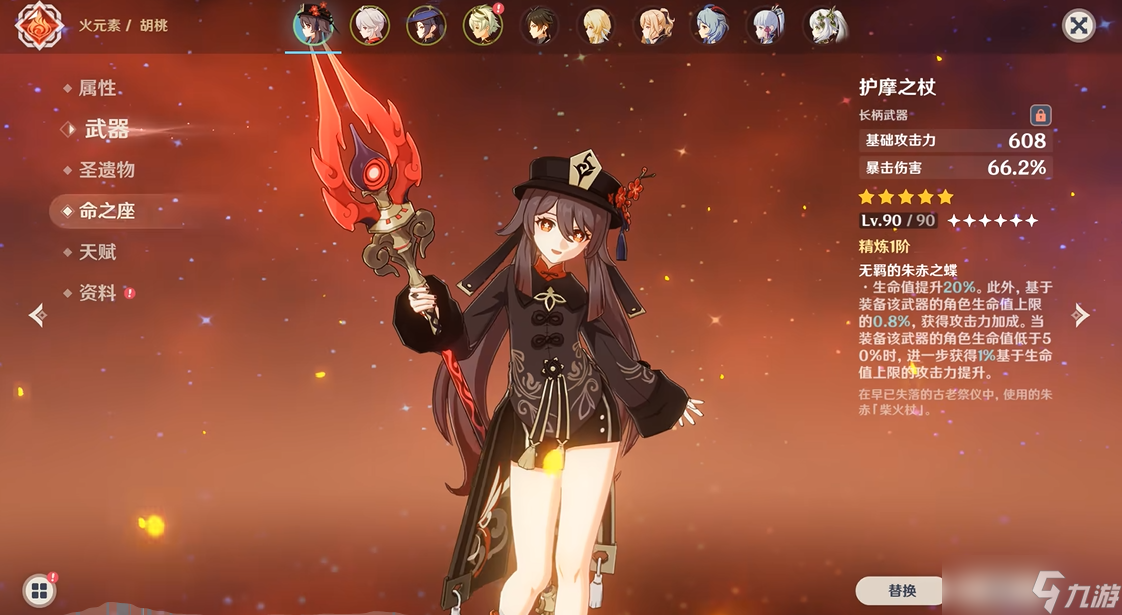Go to the 命之座 constellation page
Viewport: 1122px width, 615px height.
[106, 211]
